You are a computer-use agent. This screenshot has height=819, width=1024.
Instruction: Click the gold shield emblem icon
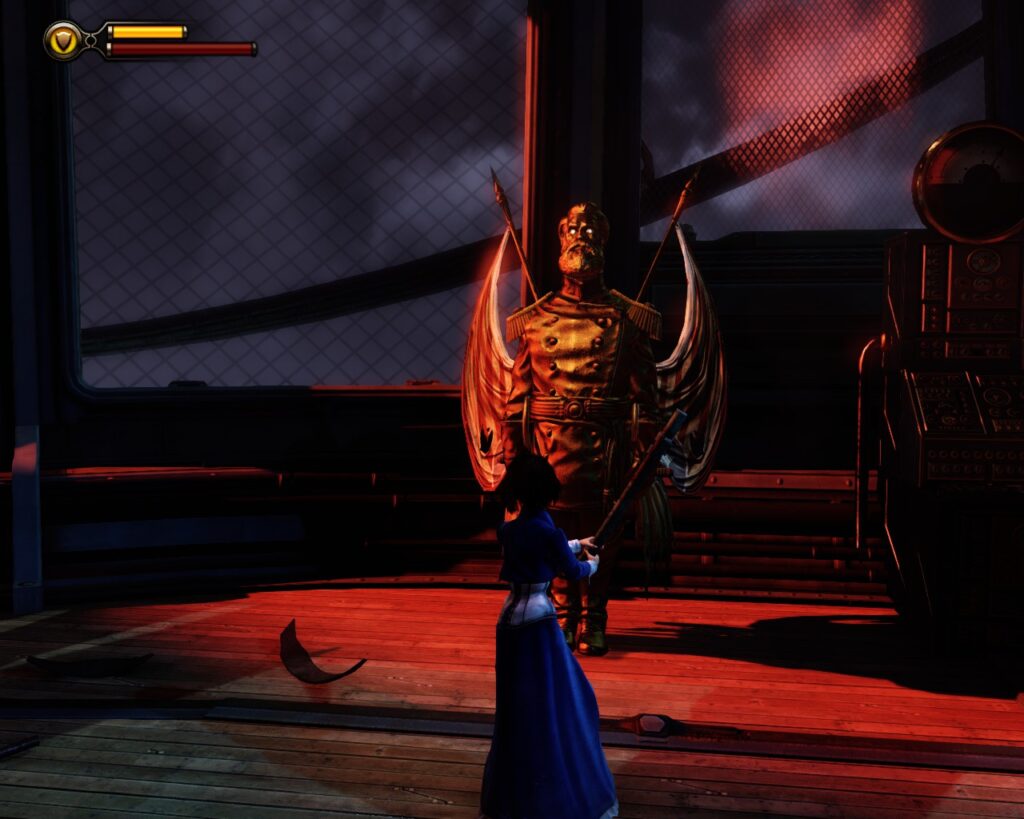pos(64,40)
